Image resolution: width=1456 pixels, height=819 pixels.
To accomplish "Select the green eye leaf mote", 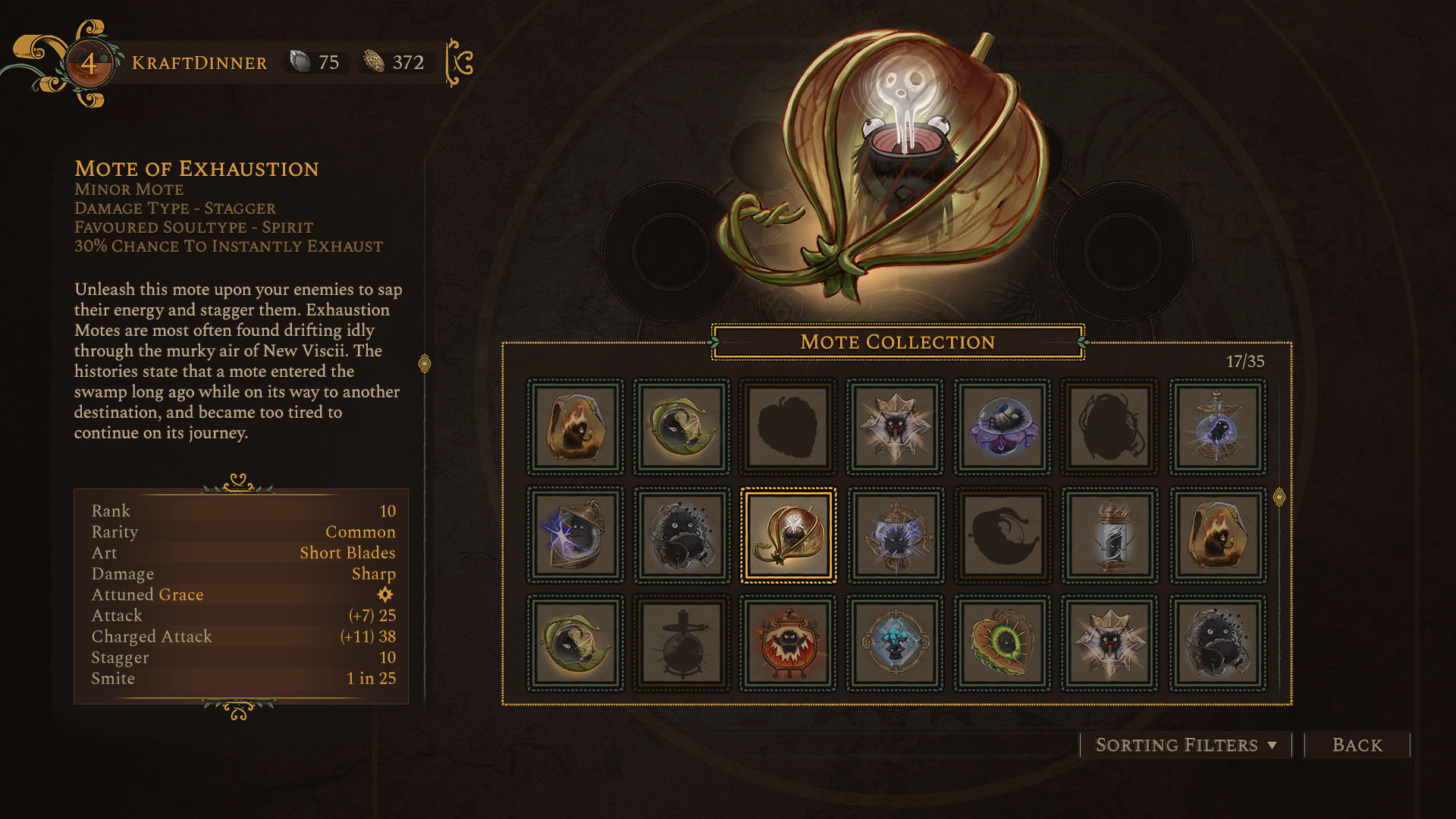I will [x=1003, y=643].
